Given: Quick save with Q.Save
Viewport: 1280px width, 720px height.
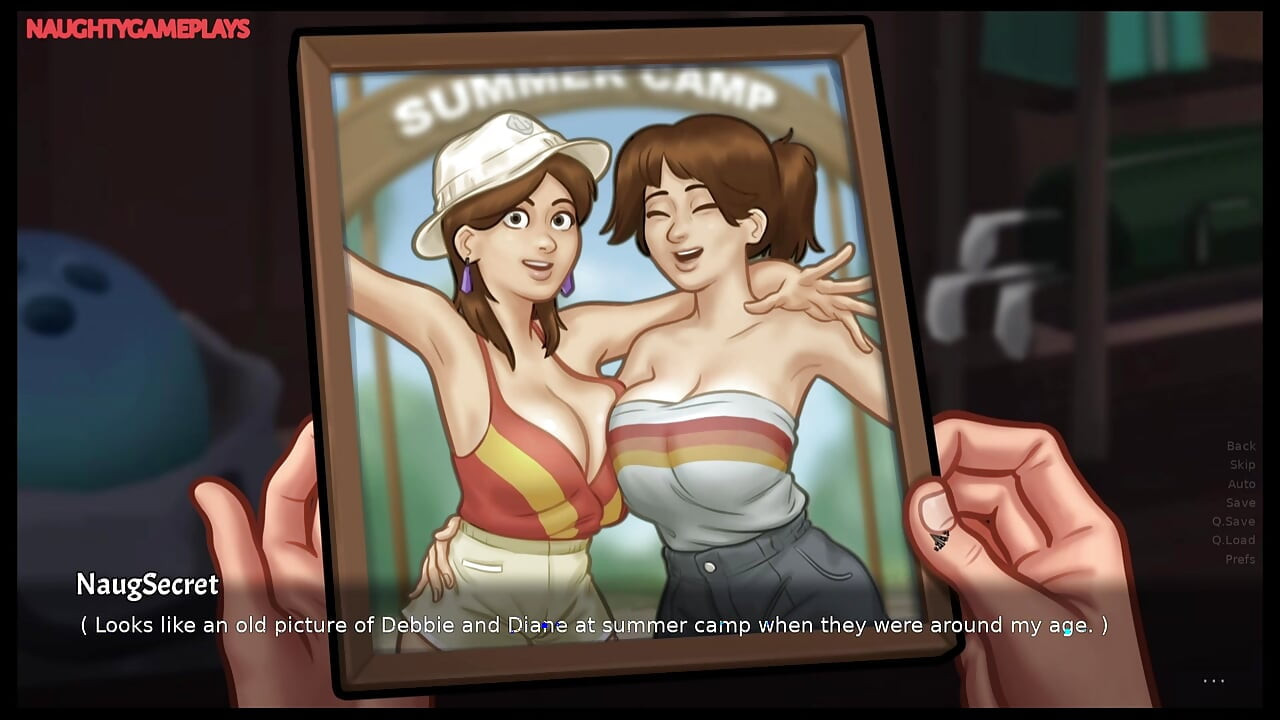Looking at the screenshot, I should click(1236, 521).
